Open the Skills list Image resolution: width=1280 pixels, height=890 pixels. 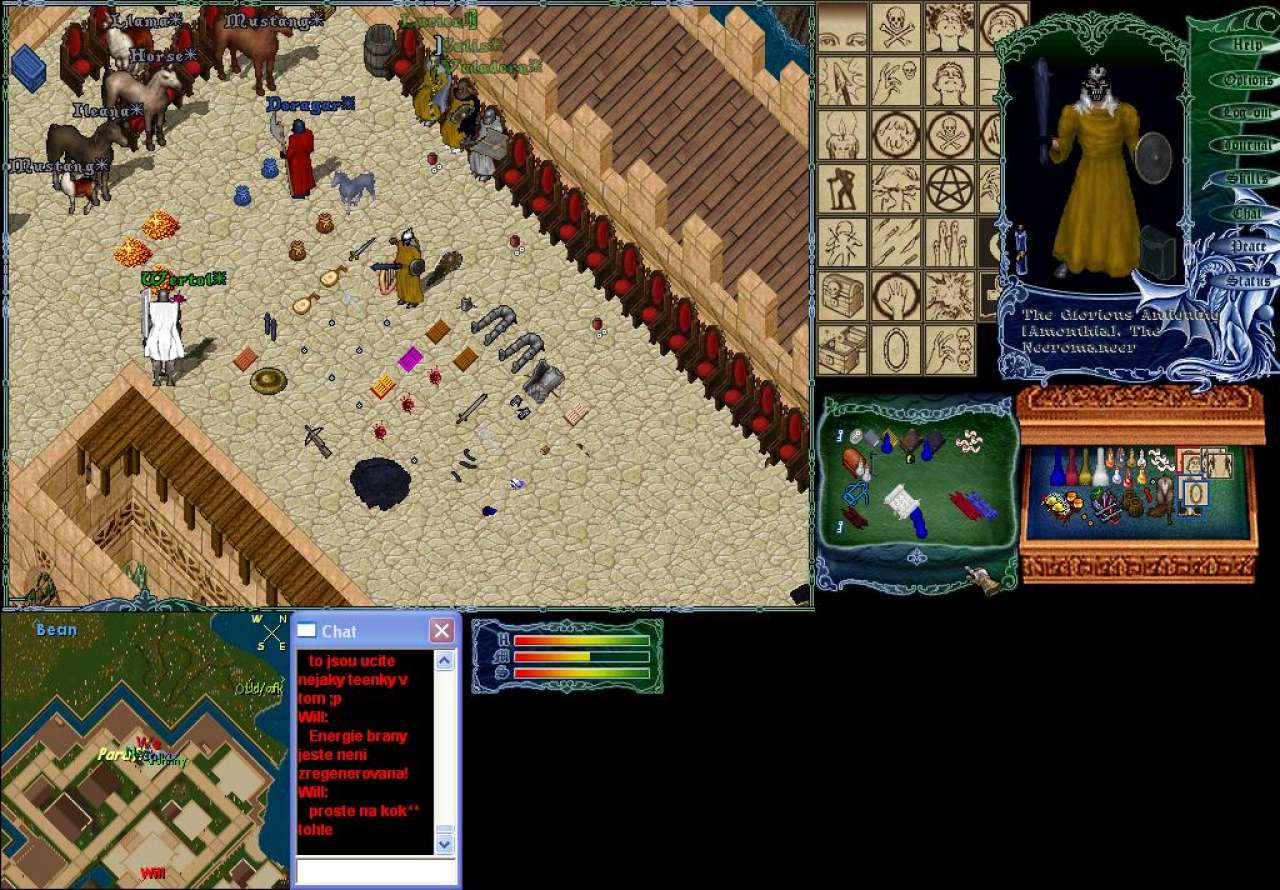(x=1246, y=179)
